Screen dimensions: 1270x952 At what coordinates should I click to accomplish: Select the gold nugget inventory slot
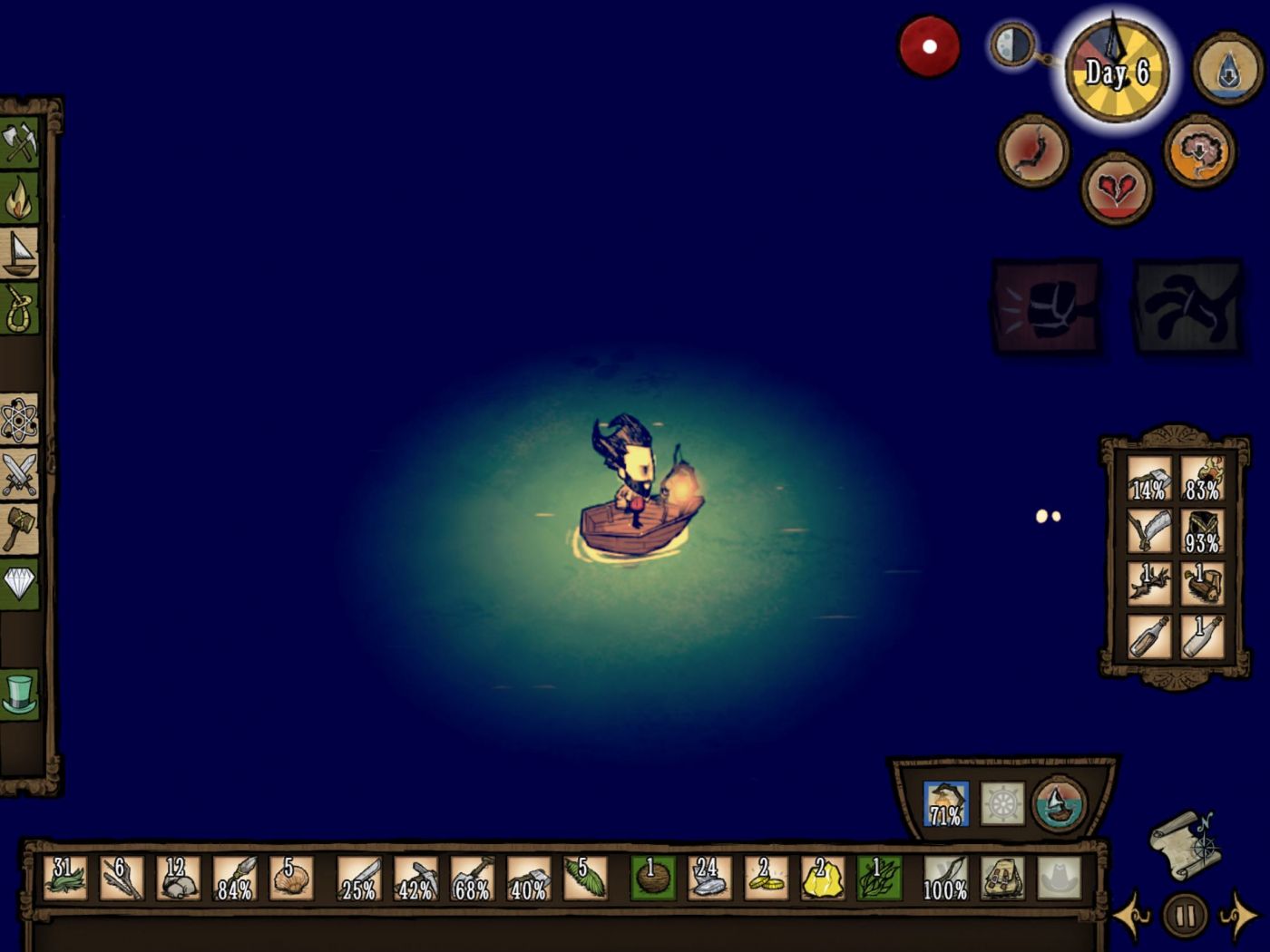click(x=822, y=878)
